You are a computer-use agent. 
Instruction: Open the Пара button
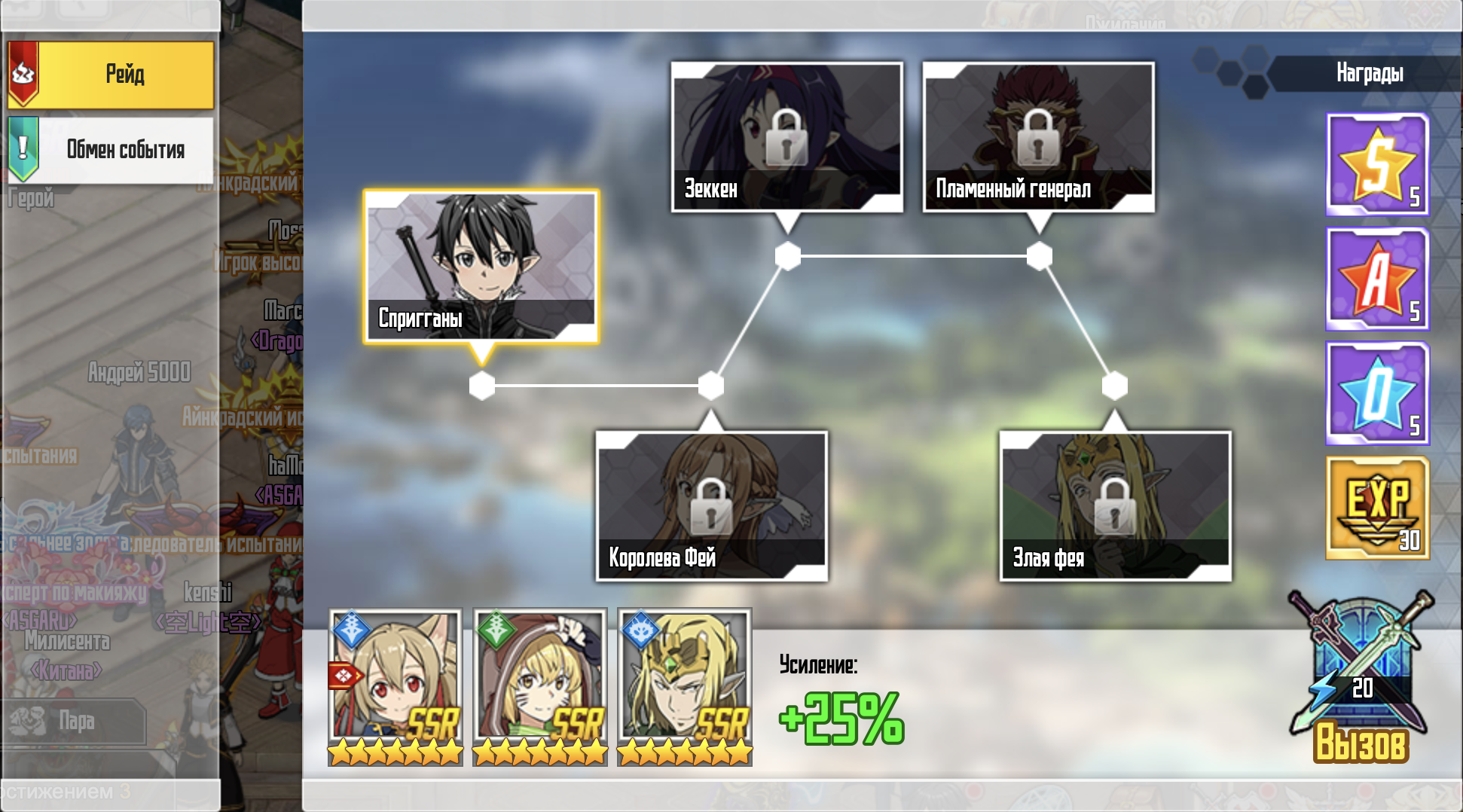click(75, 721)
